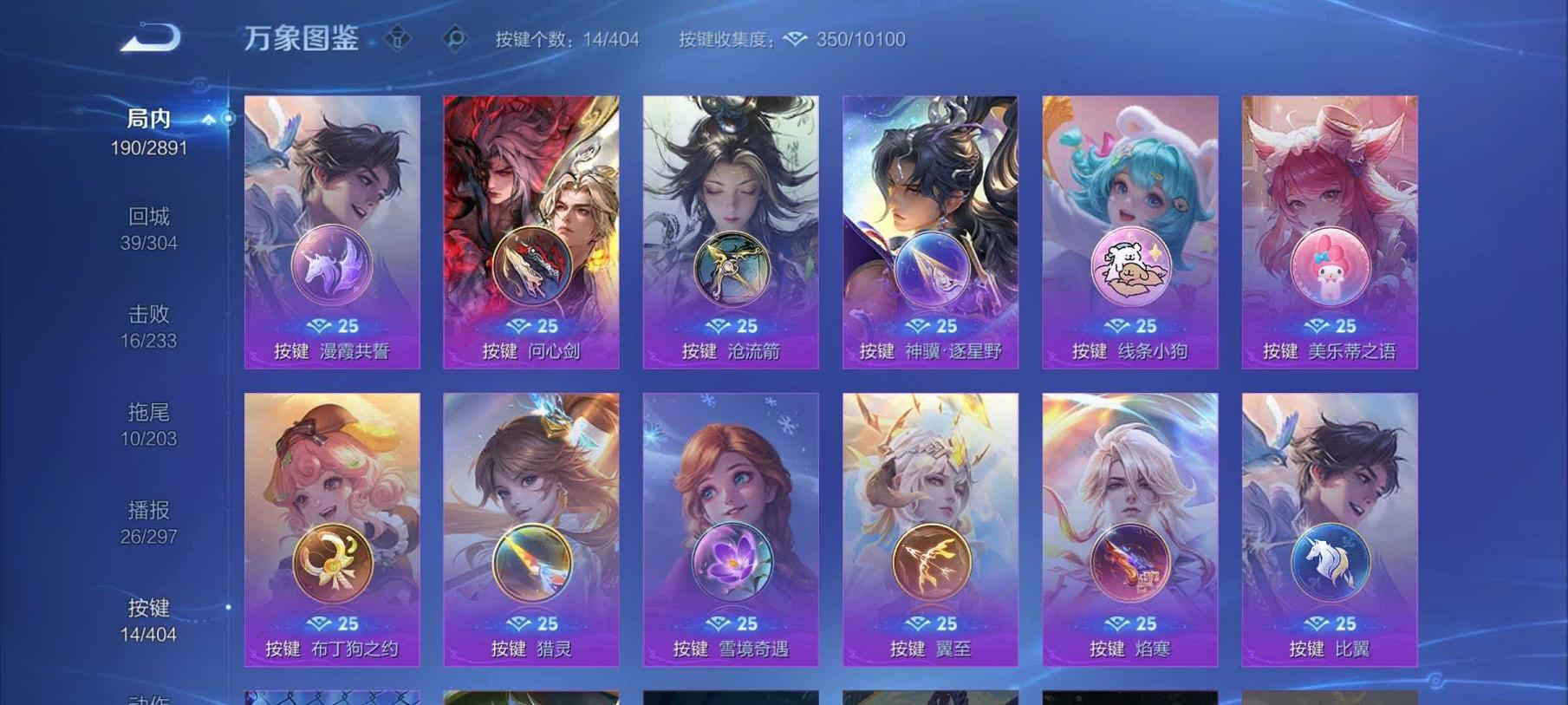Viewport: 1568px width, 705px height.
Task: Click the search magnifier icon in the top bar
Action: click(454, 38)
